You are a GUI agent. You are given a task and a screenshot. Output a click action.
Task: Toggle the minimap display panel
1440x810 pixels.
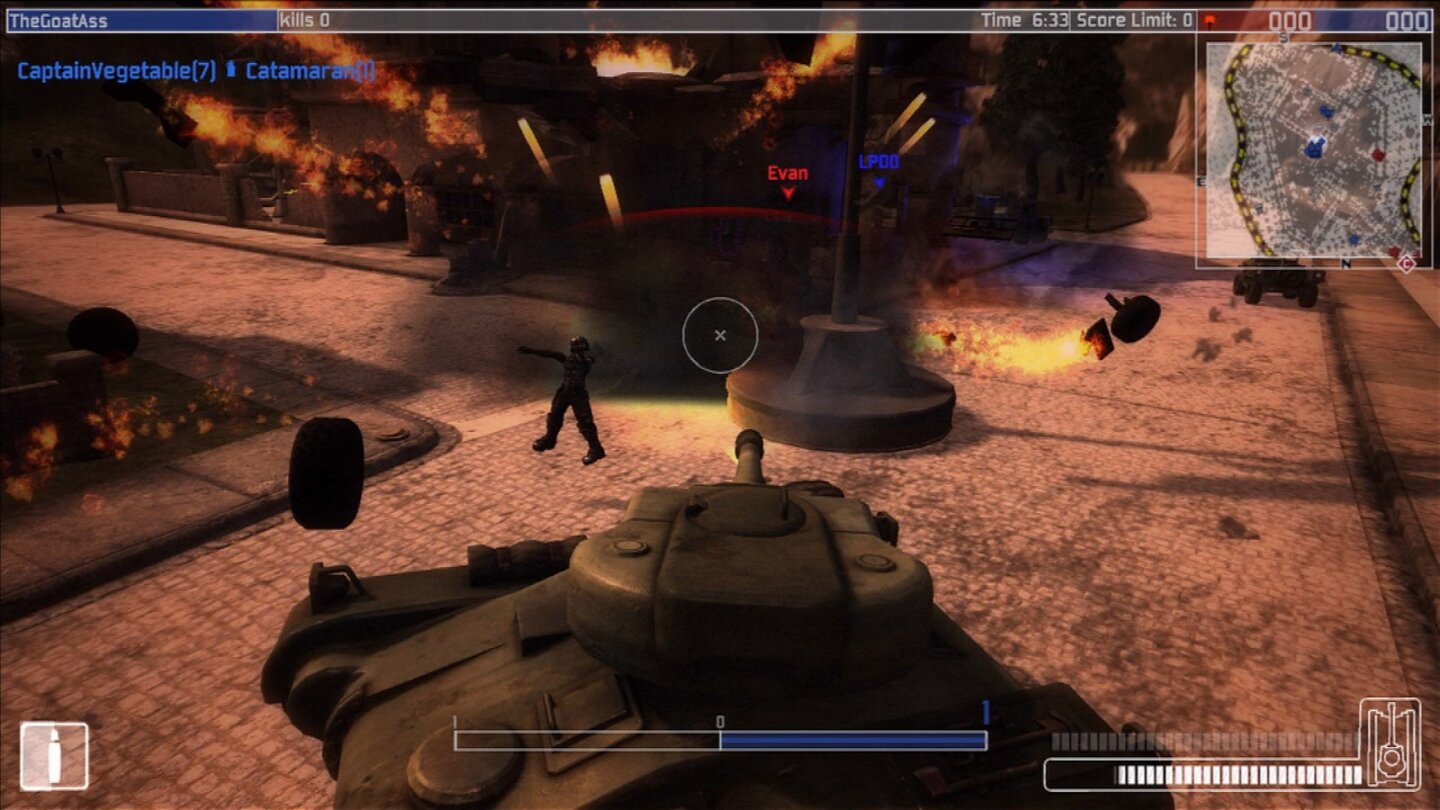tap(1310, 150)
